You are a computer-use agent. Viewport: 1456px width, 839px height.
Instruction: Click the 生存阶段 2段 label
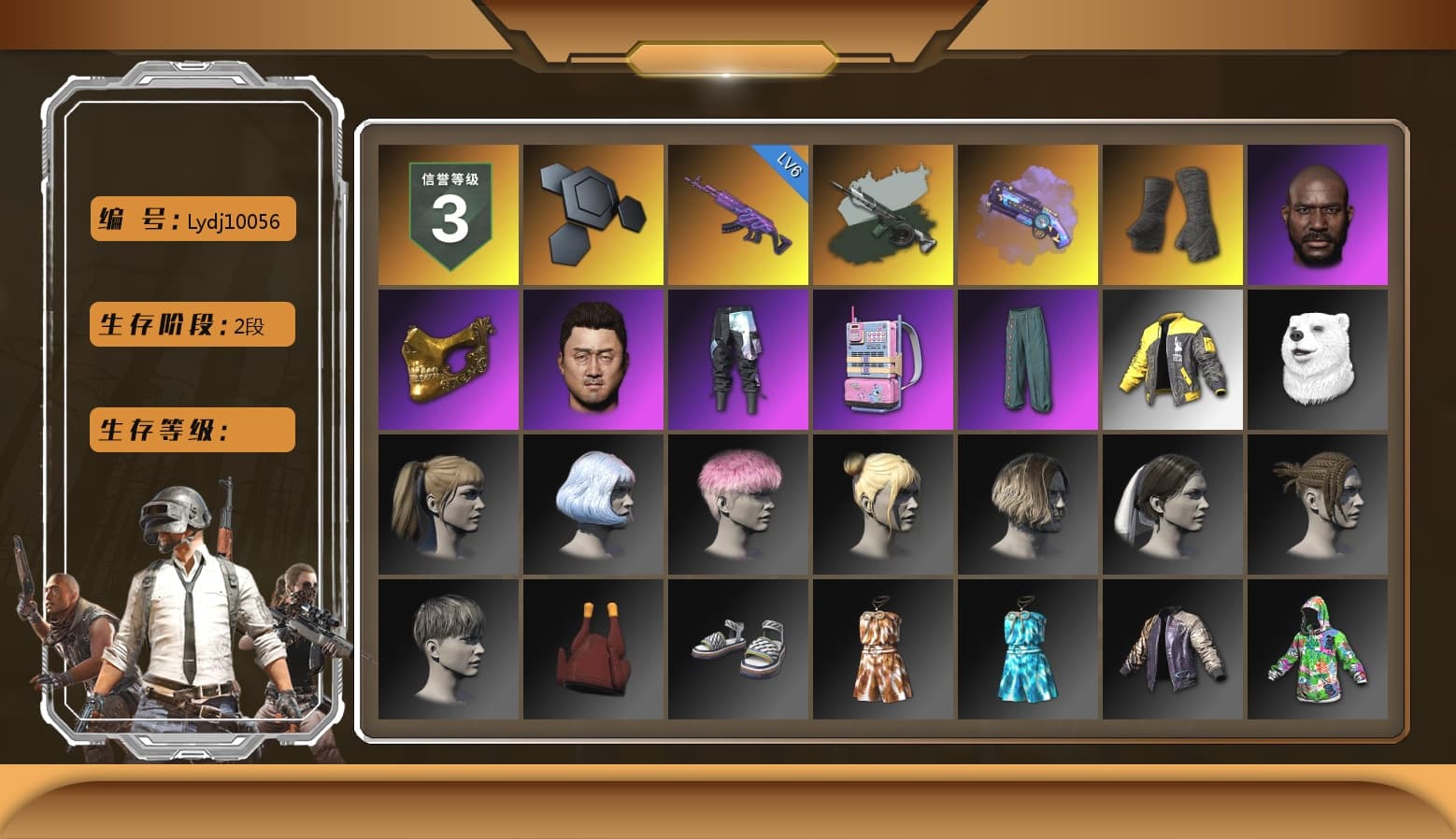[x=191, y=324]
